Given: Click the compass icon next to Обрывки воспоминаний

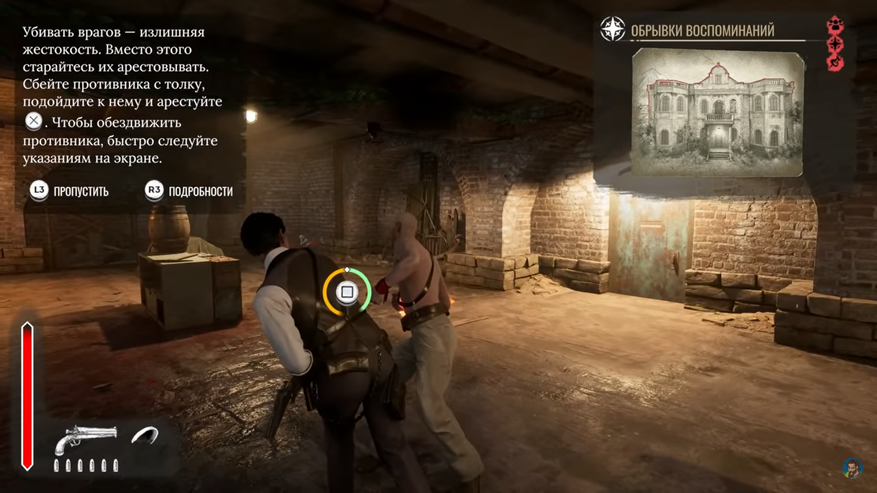Looking at the screenshot, I should click(x=612, y=30).
